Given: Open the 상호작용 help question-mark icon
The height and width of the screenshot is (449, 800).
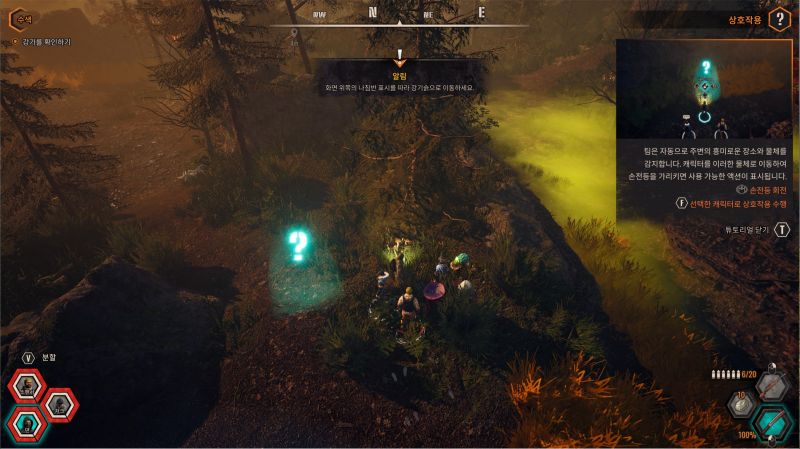Looking at the screenshot, I should (x=781, y=20).
